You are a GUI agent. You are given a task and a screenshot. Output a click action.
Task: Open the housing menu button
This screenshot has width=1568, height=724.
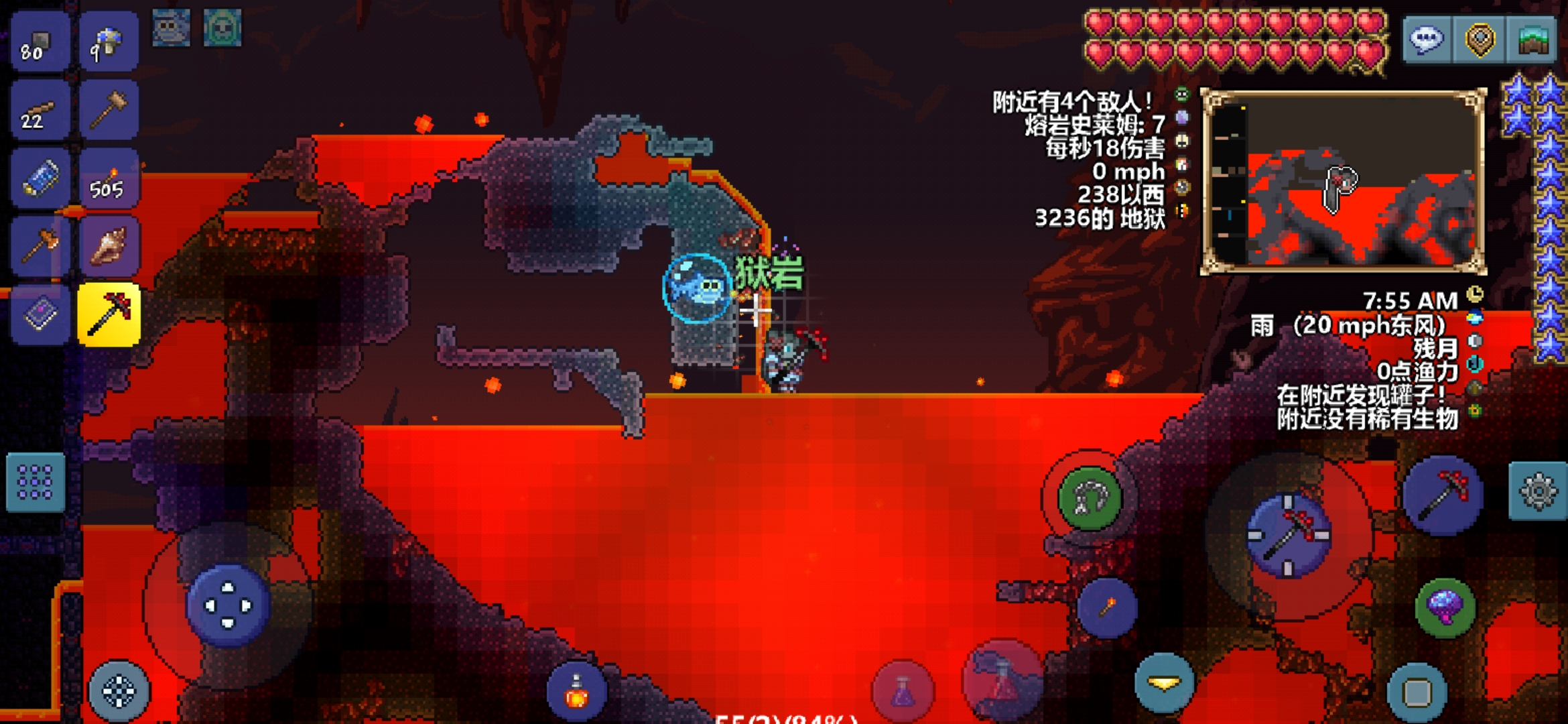[x=1531, y=40]
